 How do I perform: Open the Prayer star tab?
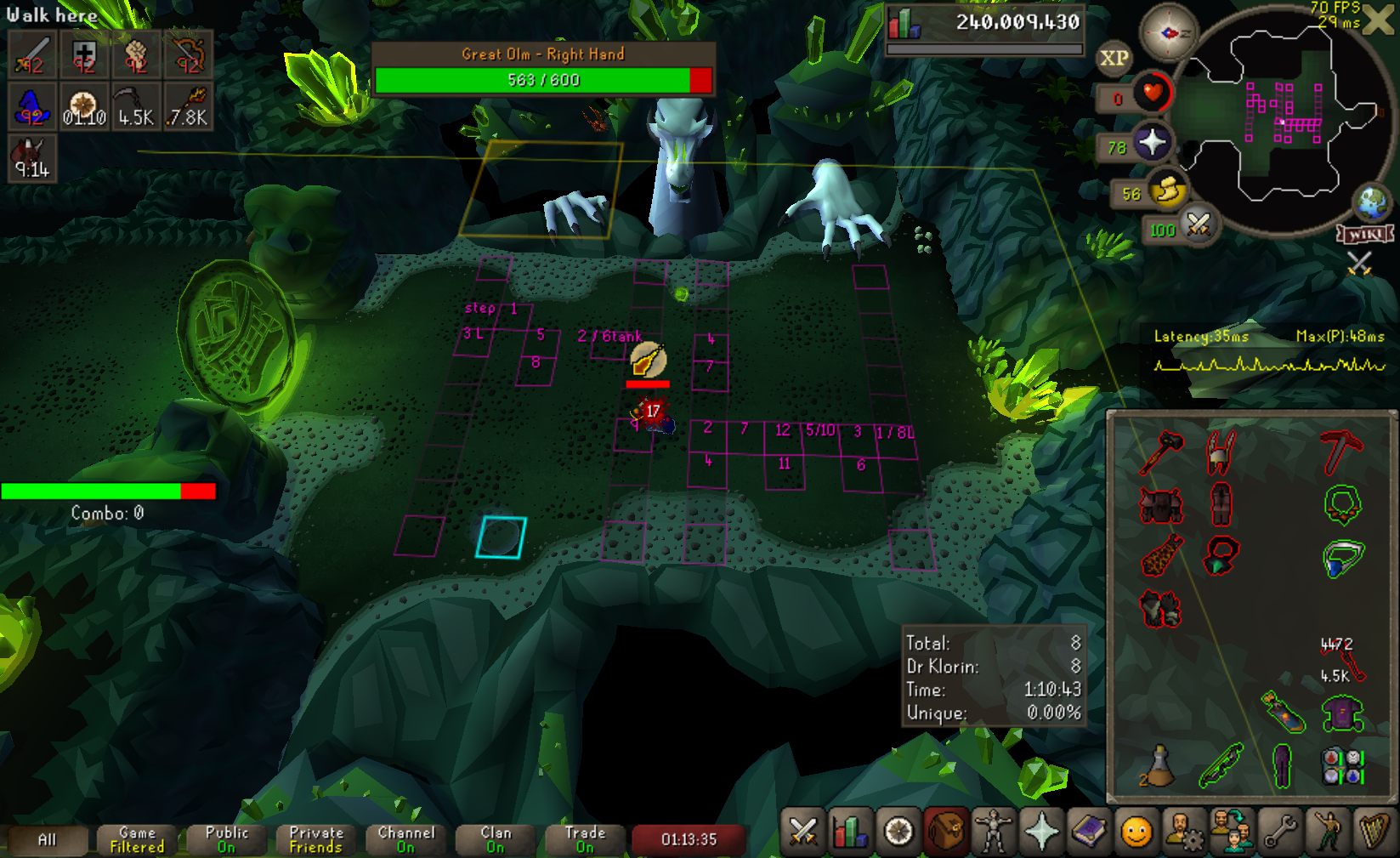(x=1041, y=832)
